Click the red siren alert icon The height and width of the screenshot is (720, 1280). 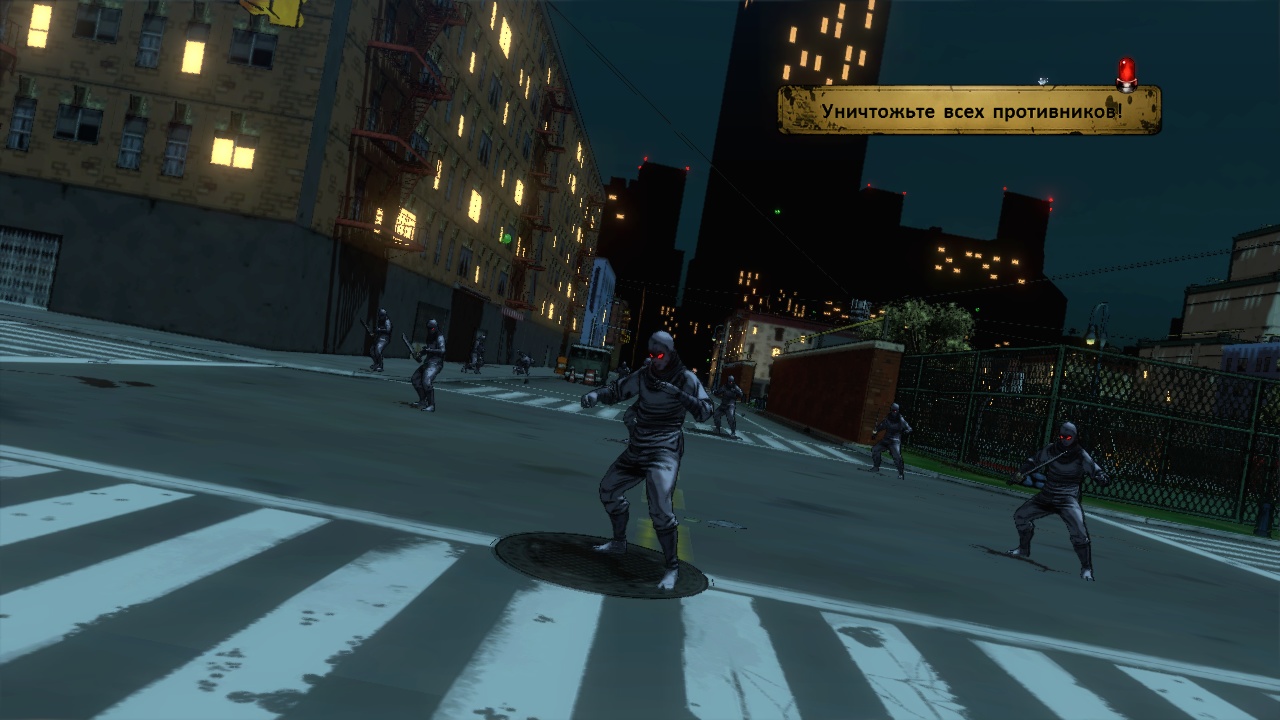point(1127,73)
